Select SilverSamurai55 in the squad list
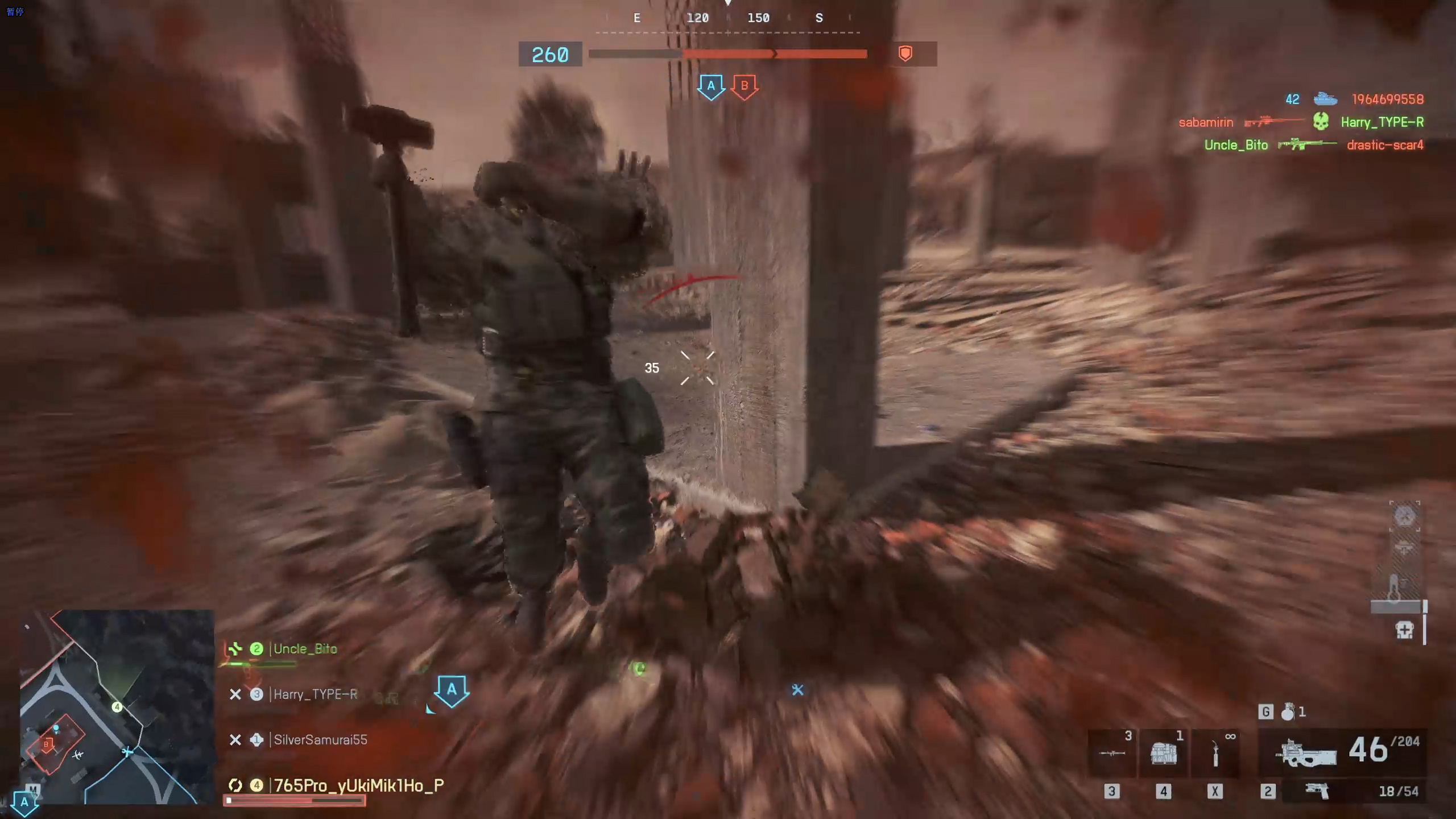The image size is (1456, 819). click(x=320, y=740)
